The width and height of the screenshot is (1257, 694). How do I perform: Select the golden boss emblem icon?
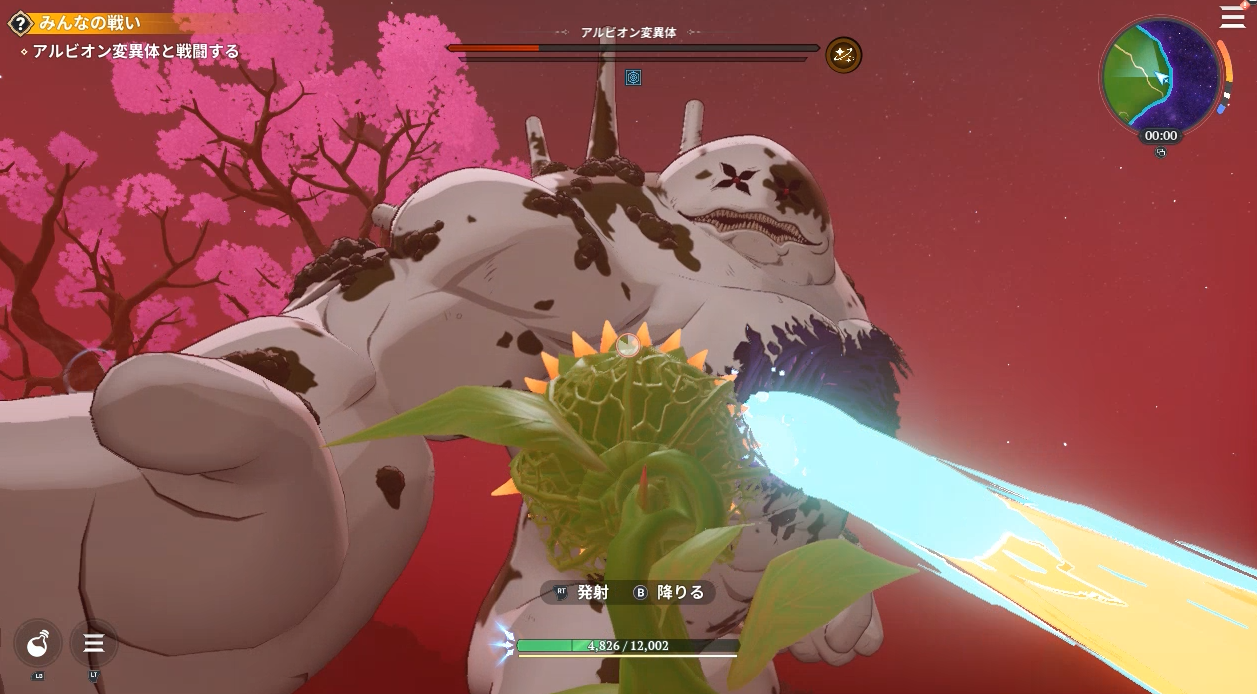pos(843,55)
